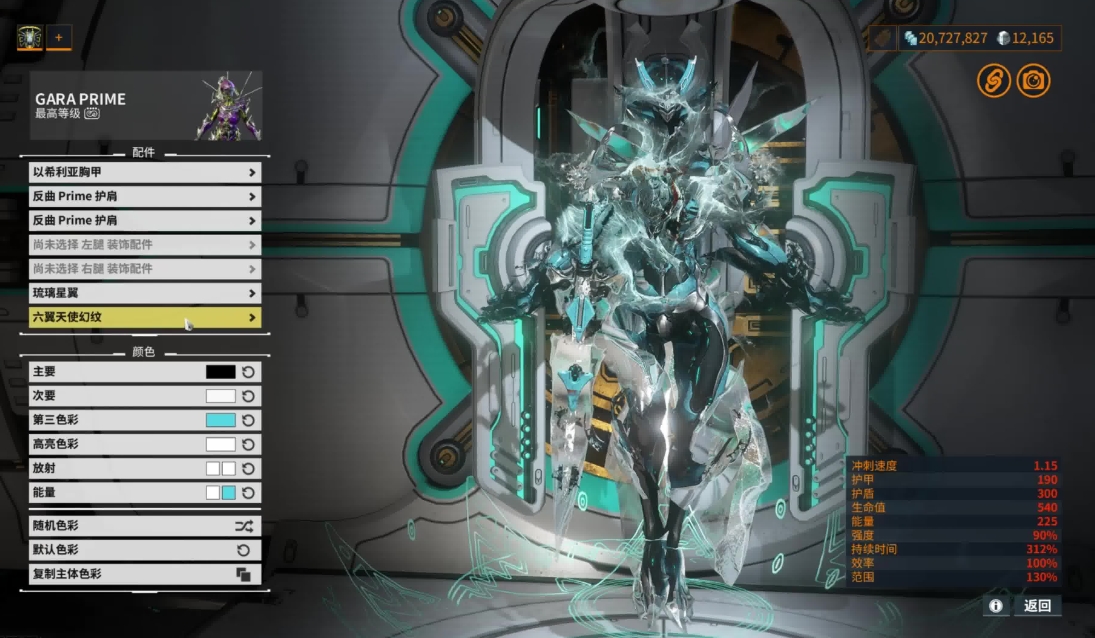Reset the 放射 emissive color
The image size is (1095, 638).
tap(248, 468)
